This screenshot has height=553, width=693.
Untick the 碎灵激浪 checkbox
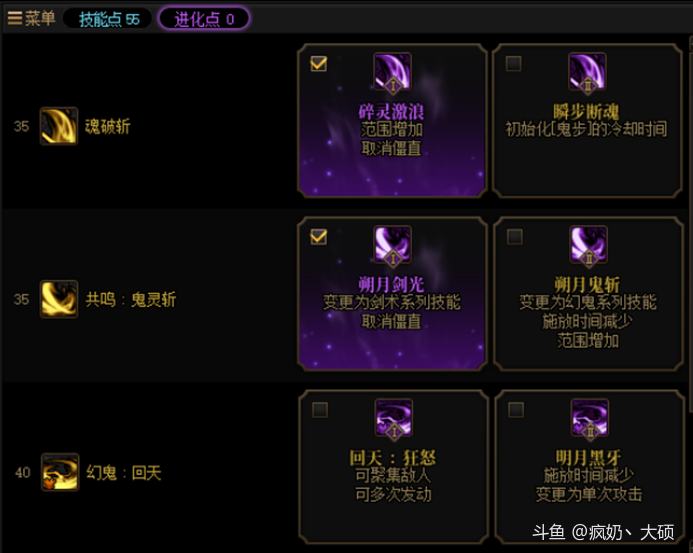tap(319, 64)
